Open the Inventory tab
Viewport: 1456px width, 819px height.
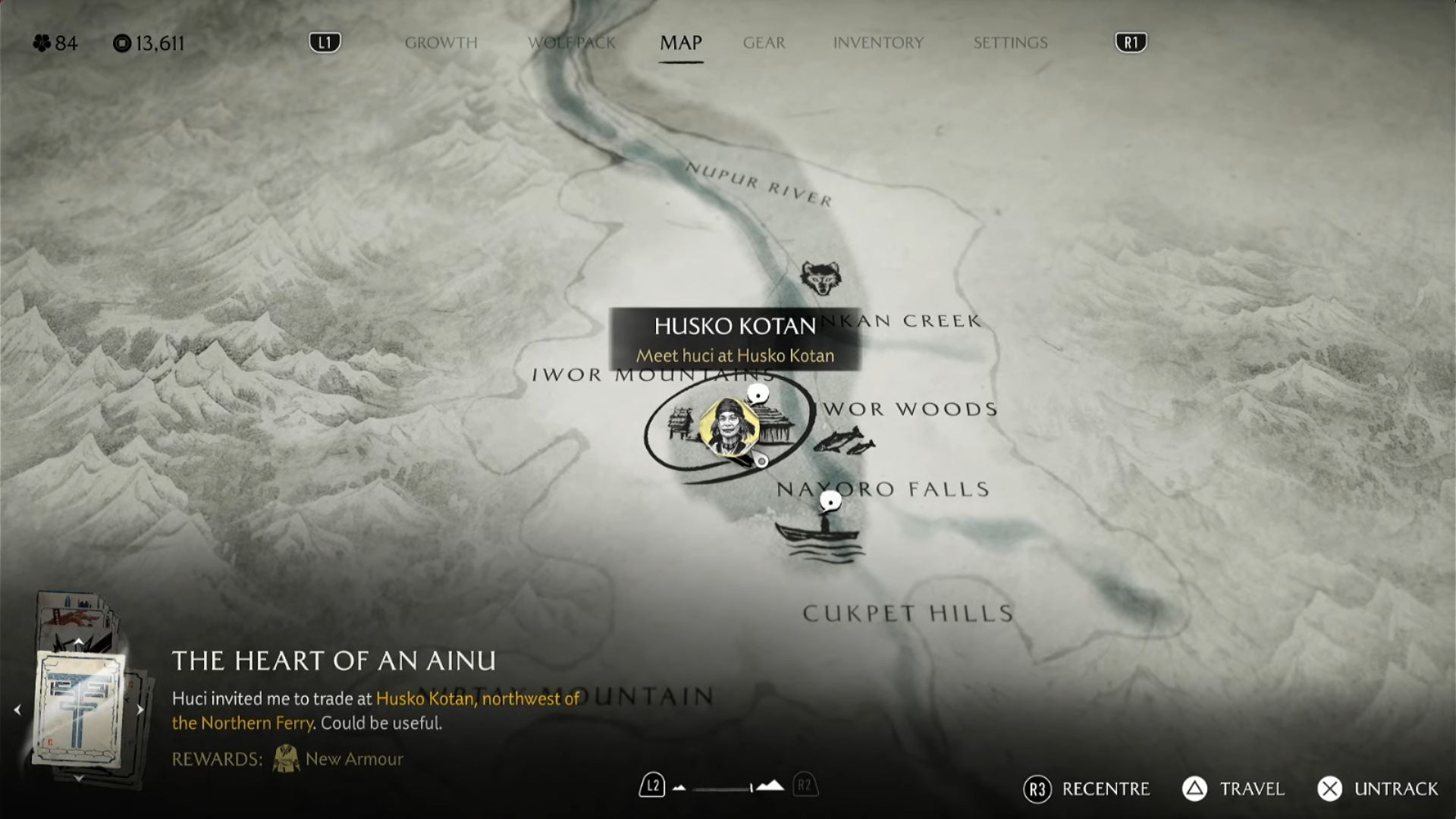click(x=878, y=42)
